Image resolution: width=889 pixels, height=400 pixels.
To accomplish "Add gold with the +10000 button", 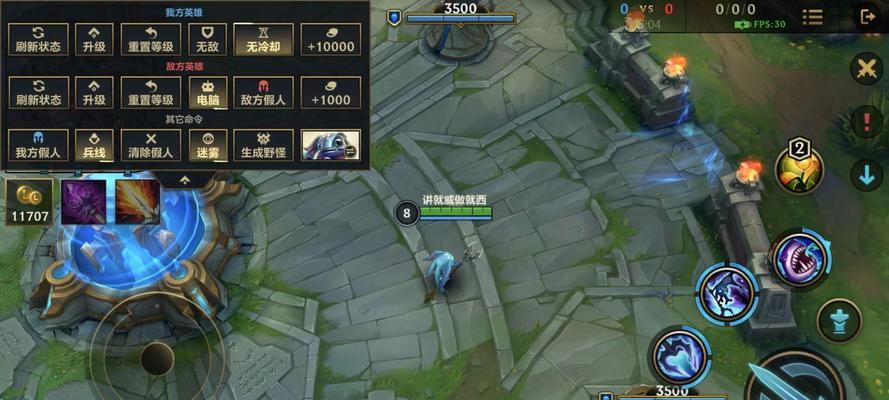I will (330, 39).
